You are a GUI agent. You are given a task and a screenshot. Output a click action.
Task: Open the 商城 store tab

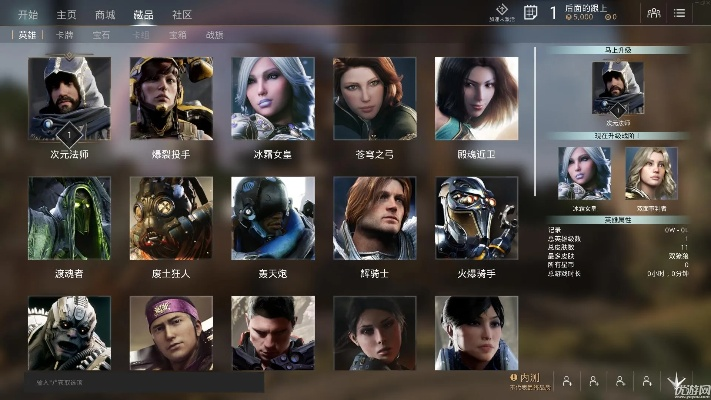tap(105, 14)
